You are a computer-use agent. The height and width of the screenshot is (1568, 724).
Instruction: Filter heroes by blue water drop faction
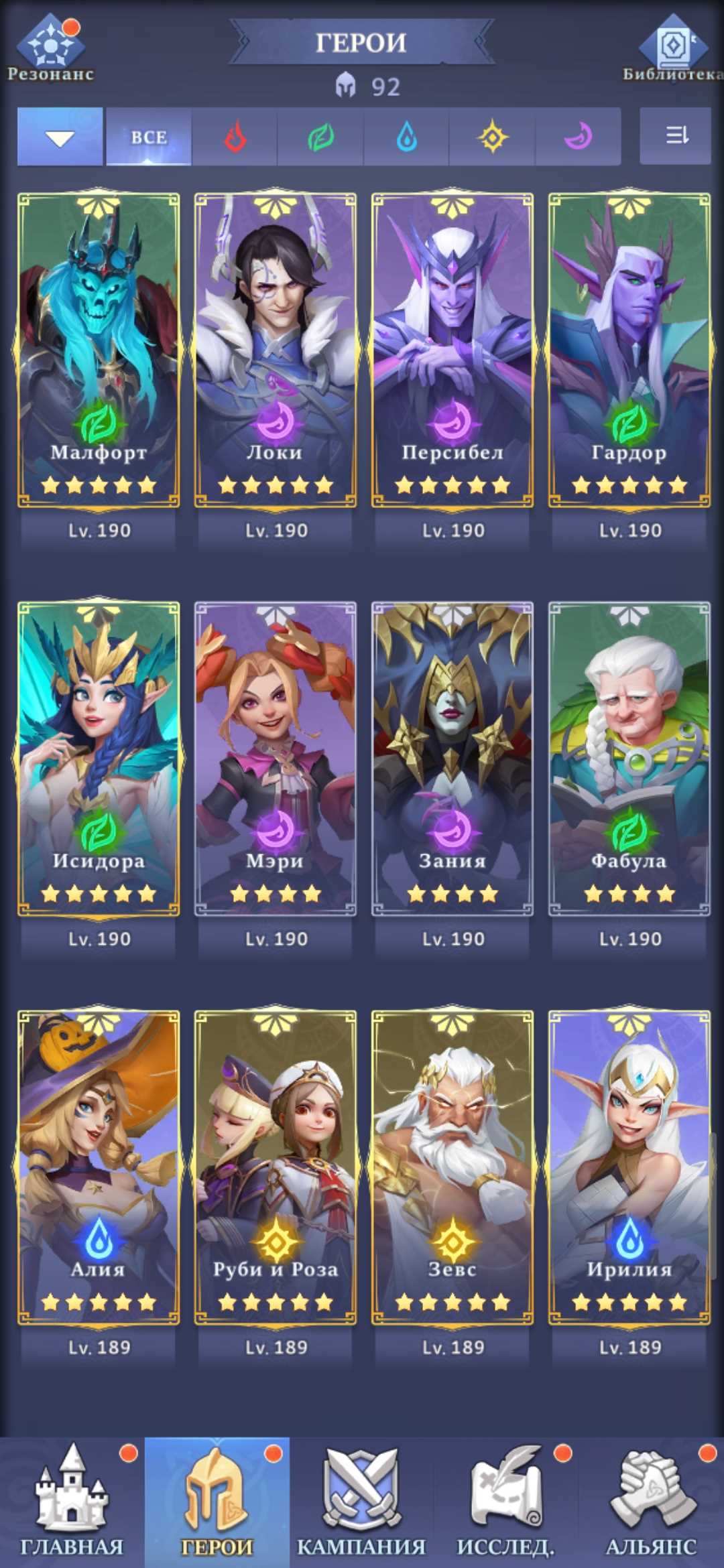coord(406,137)
